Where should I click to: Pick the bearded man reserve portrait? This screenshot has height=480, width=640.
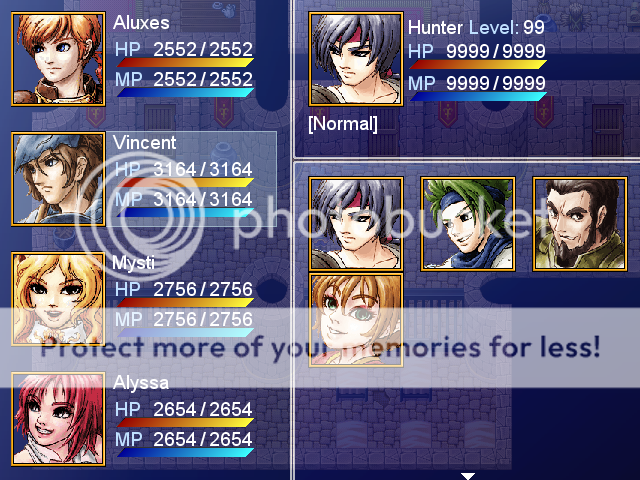point(580,224)
